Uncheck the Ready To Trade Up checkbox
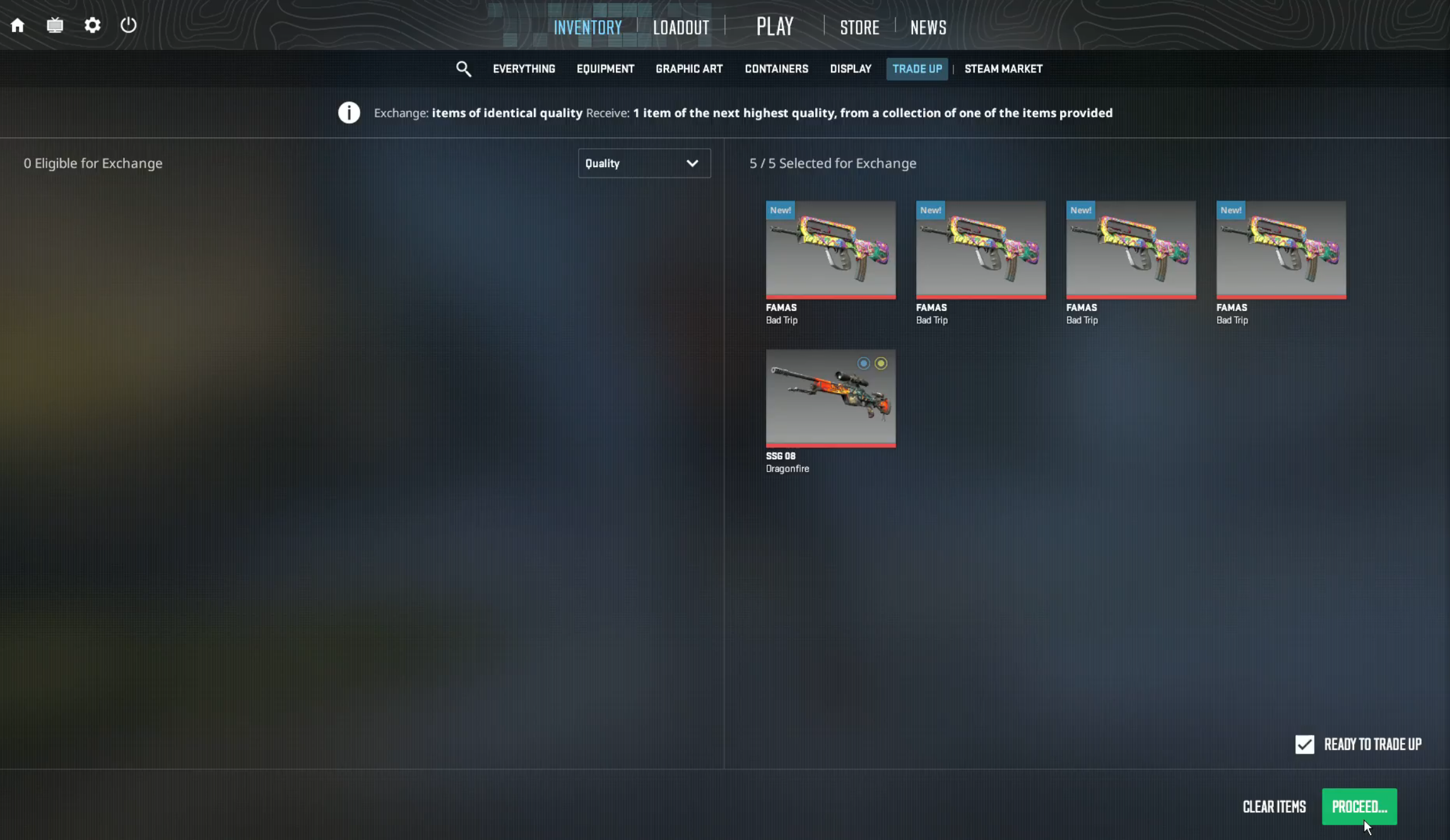 point(1304,744)
